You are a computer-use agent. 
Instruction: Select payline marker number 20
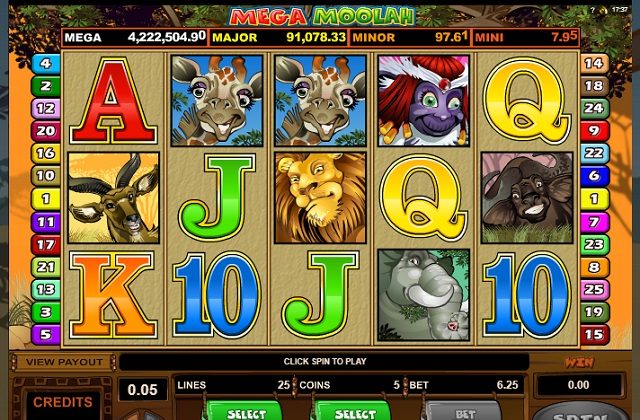pos(46,130)
